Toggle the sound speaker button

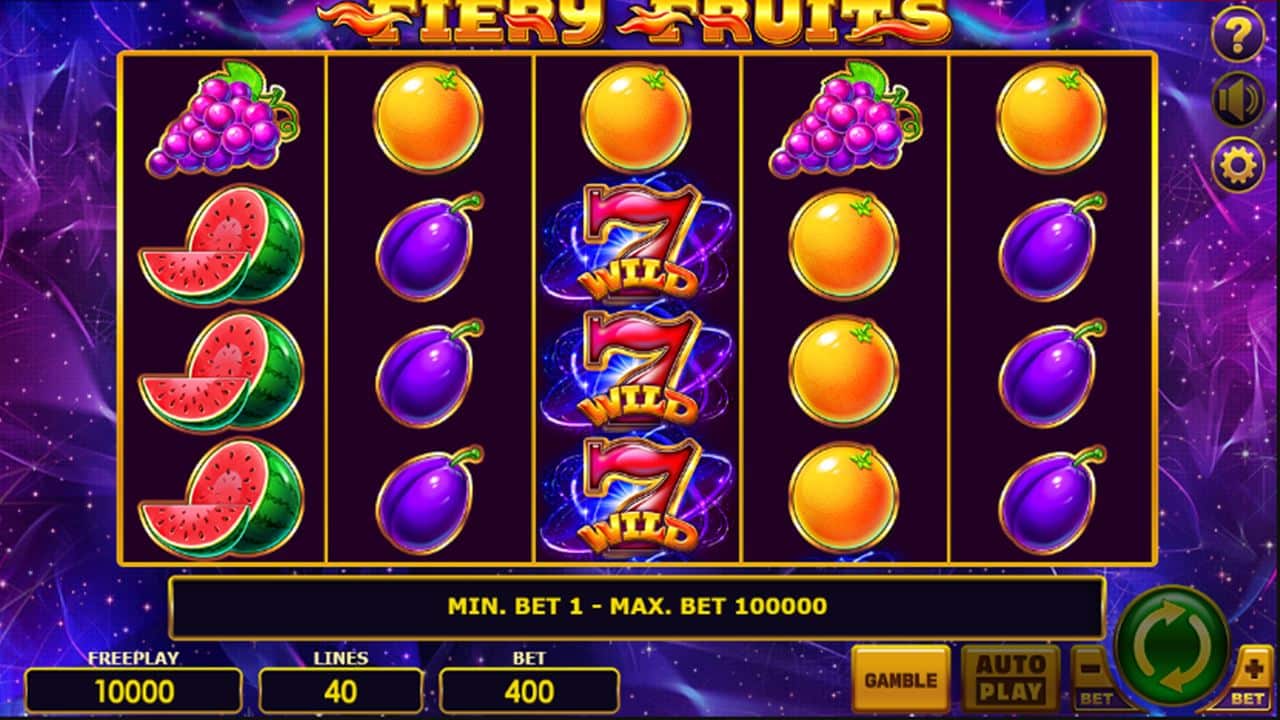[1238, 100]
